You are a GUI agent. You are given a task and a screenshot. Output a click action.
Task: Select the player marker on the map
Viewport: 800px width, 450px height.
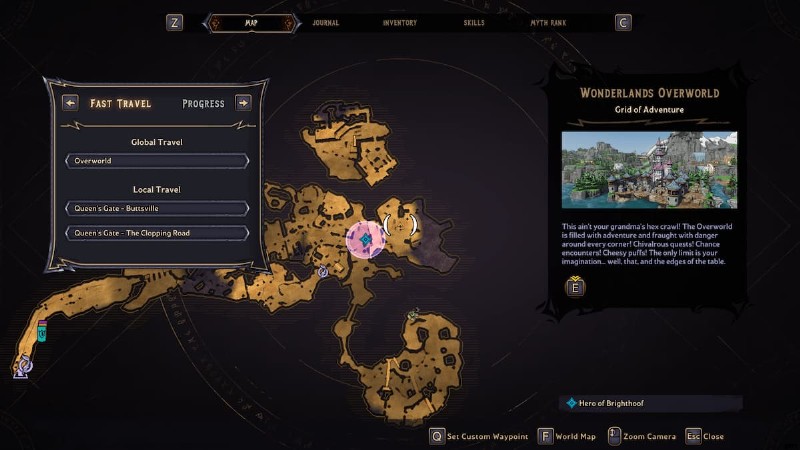(367, 240)
